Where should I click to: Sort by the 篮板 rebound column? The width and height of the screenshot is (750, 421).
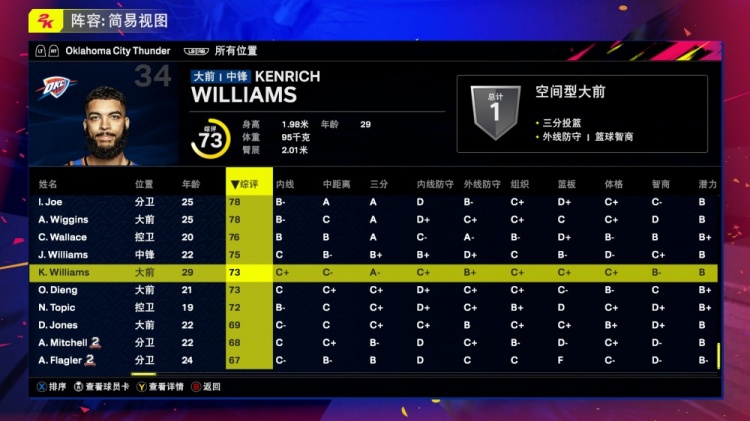pyautogui.click(x=566, y=184)
